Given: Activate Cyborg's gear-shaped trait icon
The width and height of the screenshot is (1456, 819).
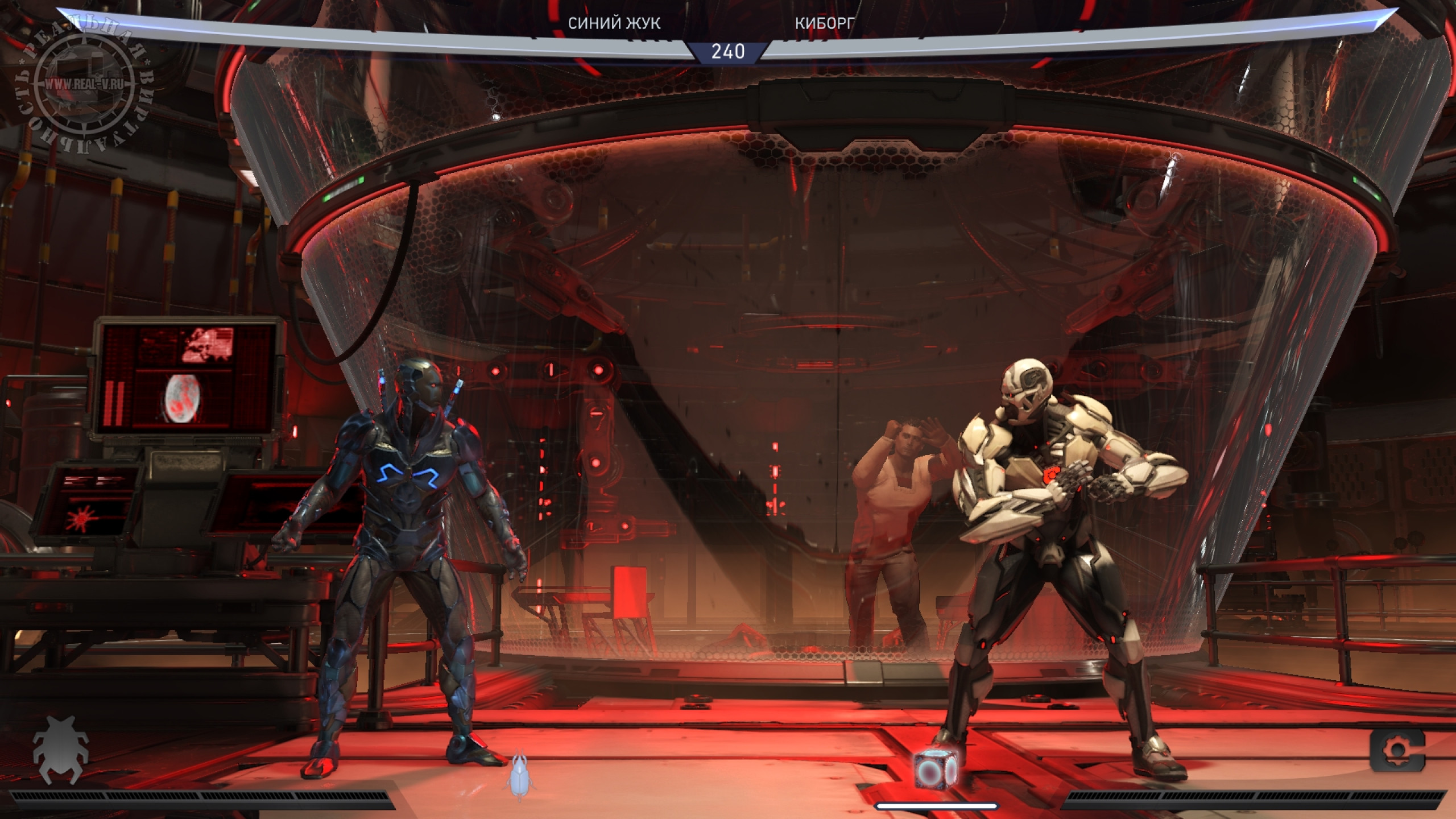Looking at the screenshot, I should (1396, 751).
